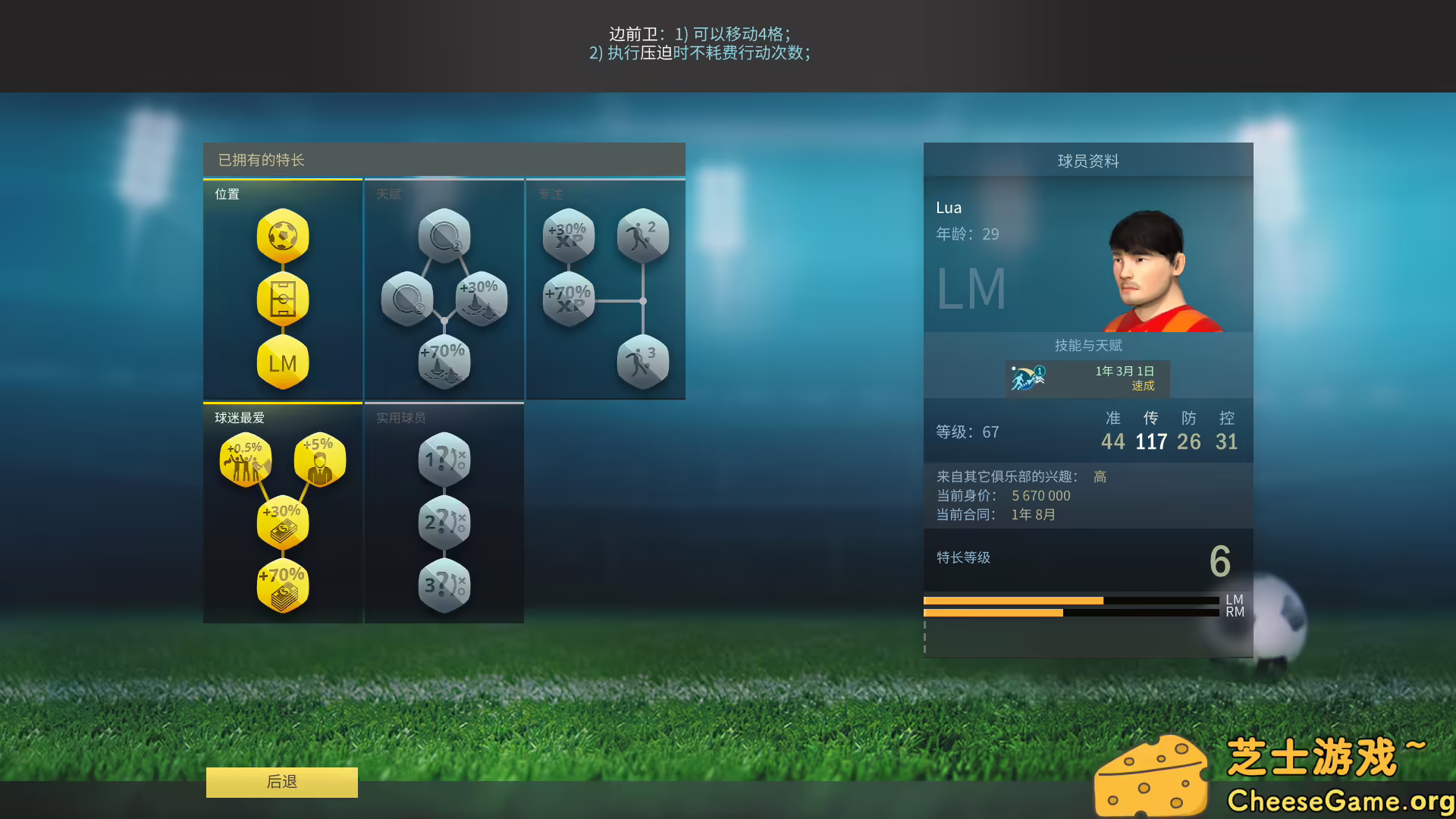The width and height of the screenshot is (1456, 819).
Task: Click the level-2 circle talent at tree top
Action: [x=444, y=236]
